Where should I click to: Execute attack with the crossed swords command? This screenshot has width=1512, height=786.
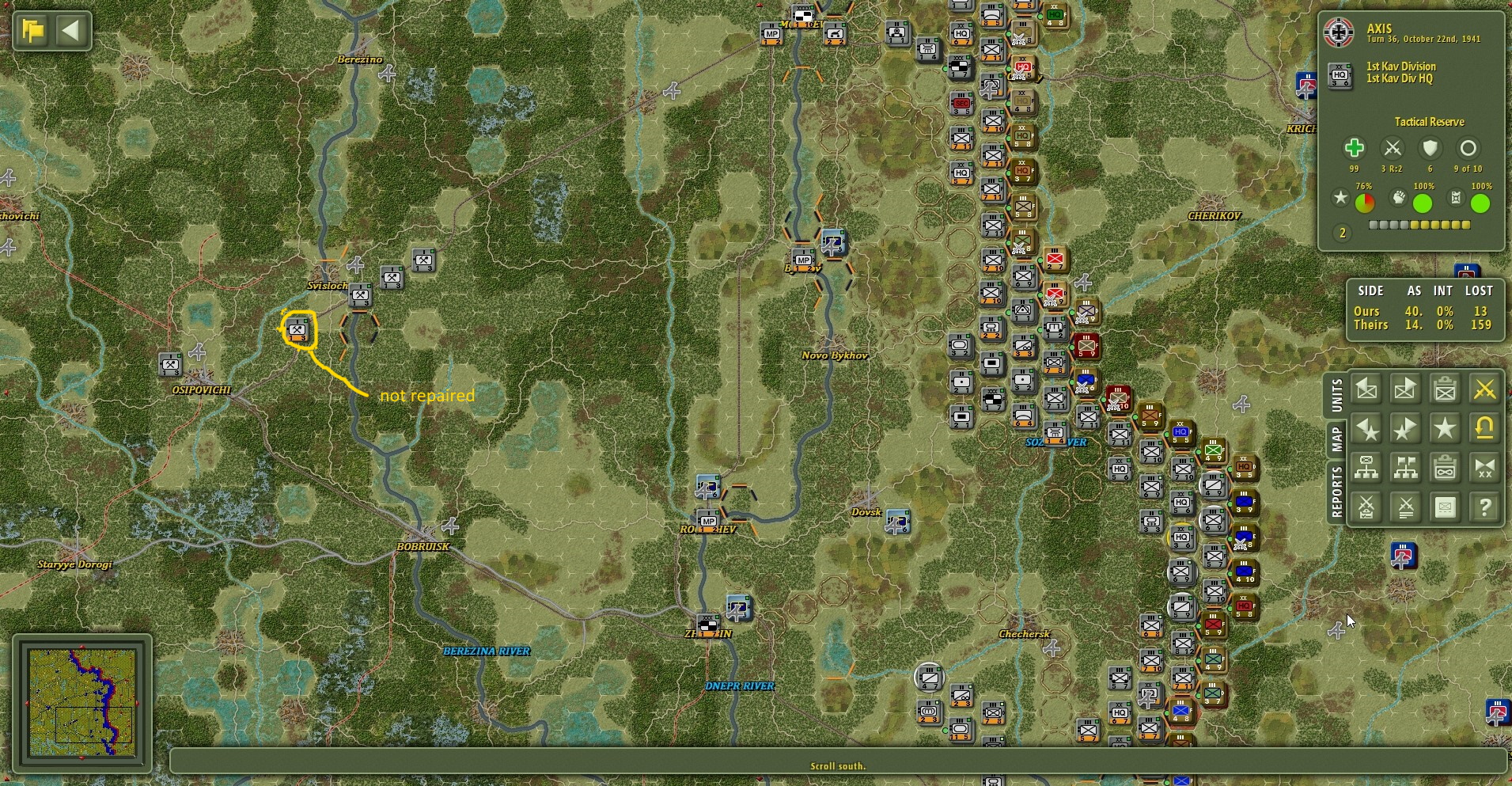[1486, 389]
